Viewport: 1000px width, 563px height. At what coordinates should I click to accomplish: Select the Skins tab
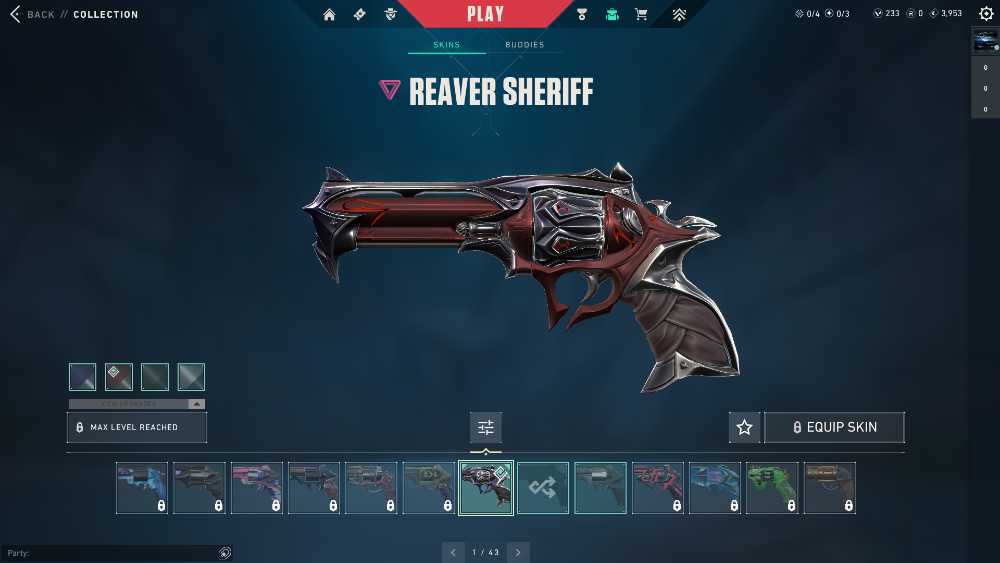click(446, 45)
